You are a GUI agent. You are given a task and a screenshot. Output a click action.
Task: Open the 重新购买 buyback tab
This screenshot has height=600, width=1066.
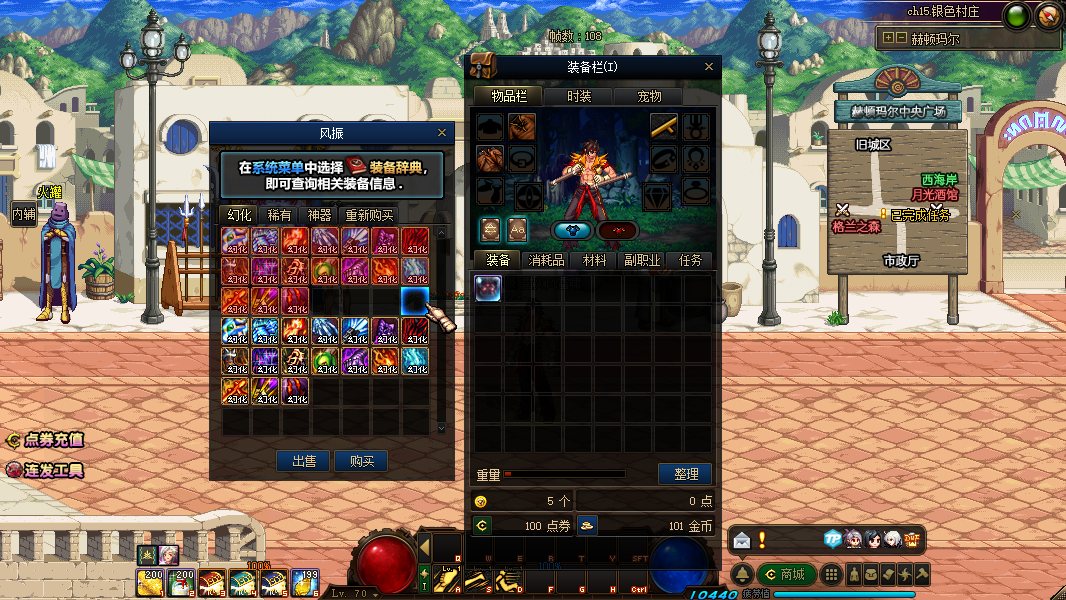369,215
